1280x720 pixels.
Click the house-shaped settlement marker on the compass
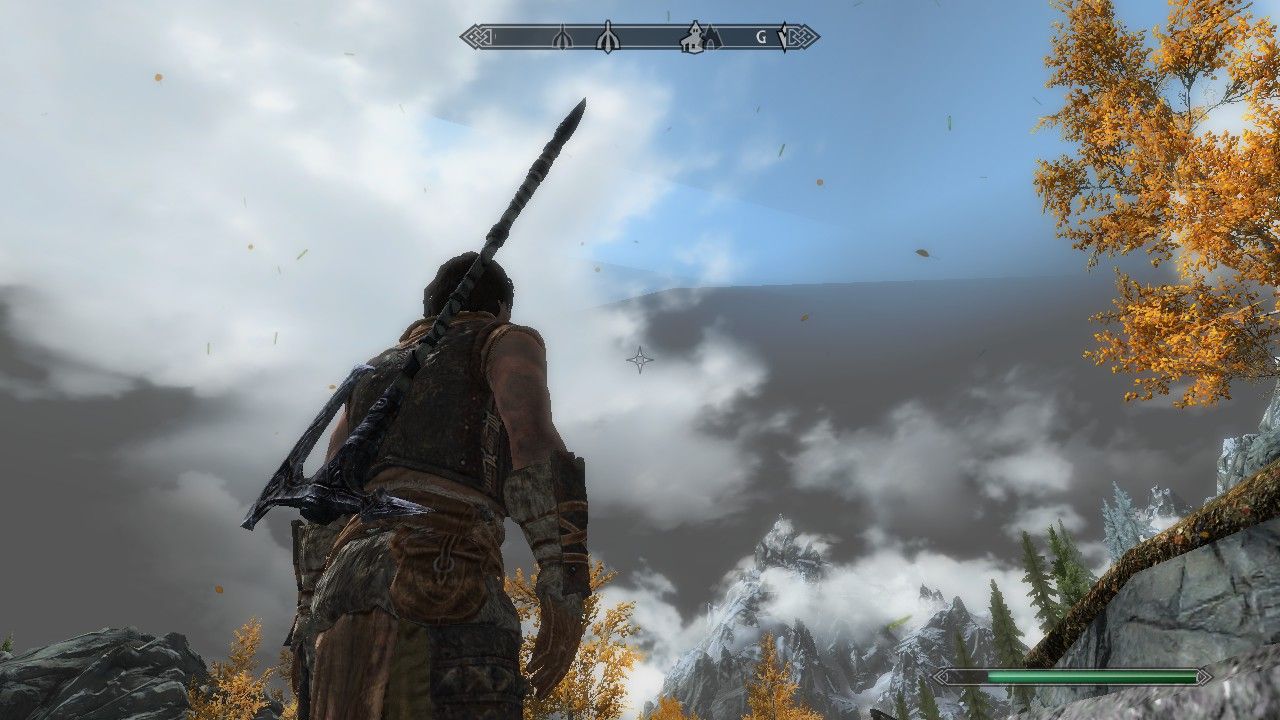coord(691,38)
